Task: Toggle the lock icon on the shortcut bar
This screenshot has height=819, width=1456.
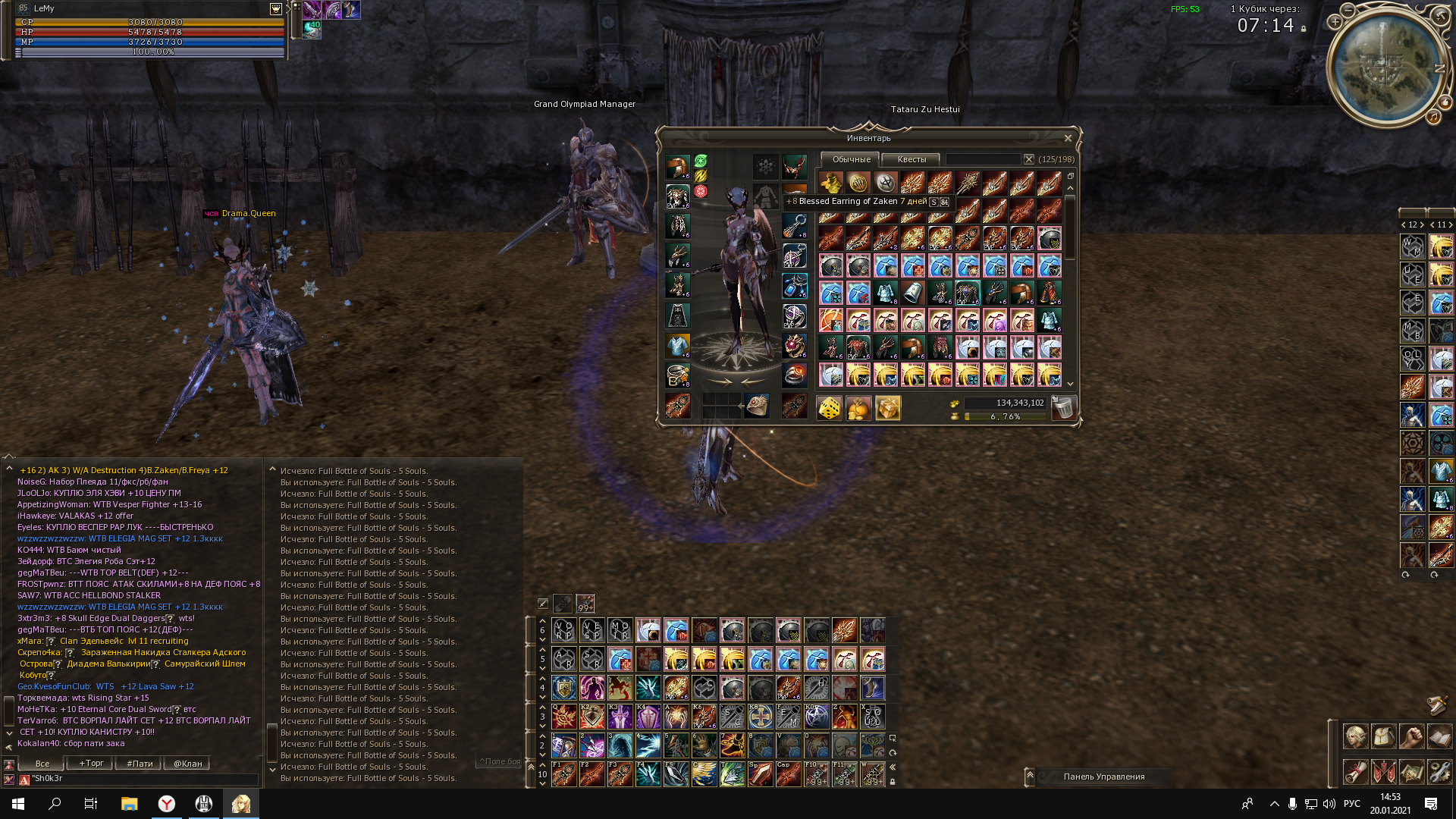Action: point(893,782)
